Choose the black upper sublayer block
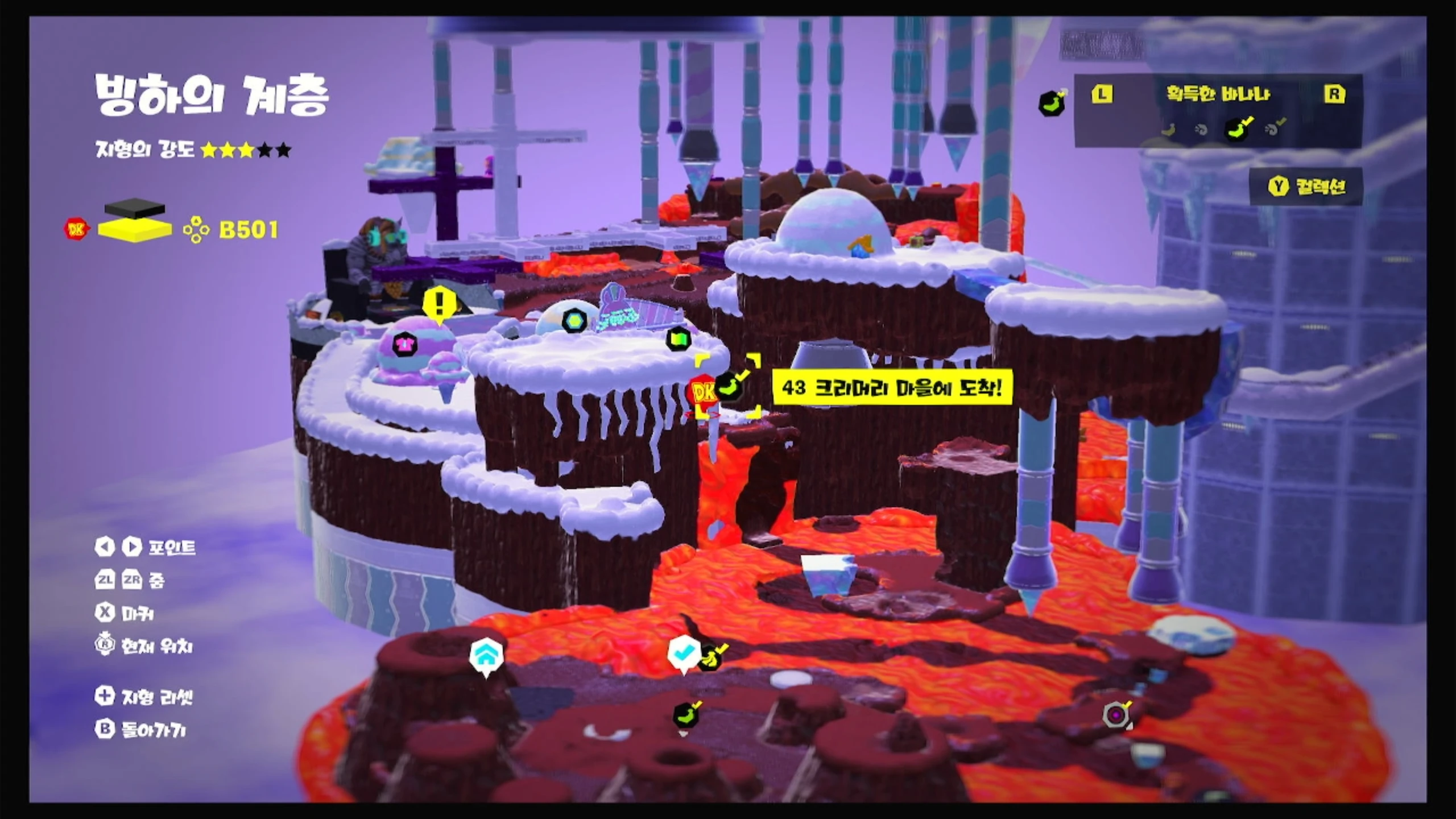This screenshot has height=819, width=1456. (x=135, y=207)
